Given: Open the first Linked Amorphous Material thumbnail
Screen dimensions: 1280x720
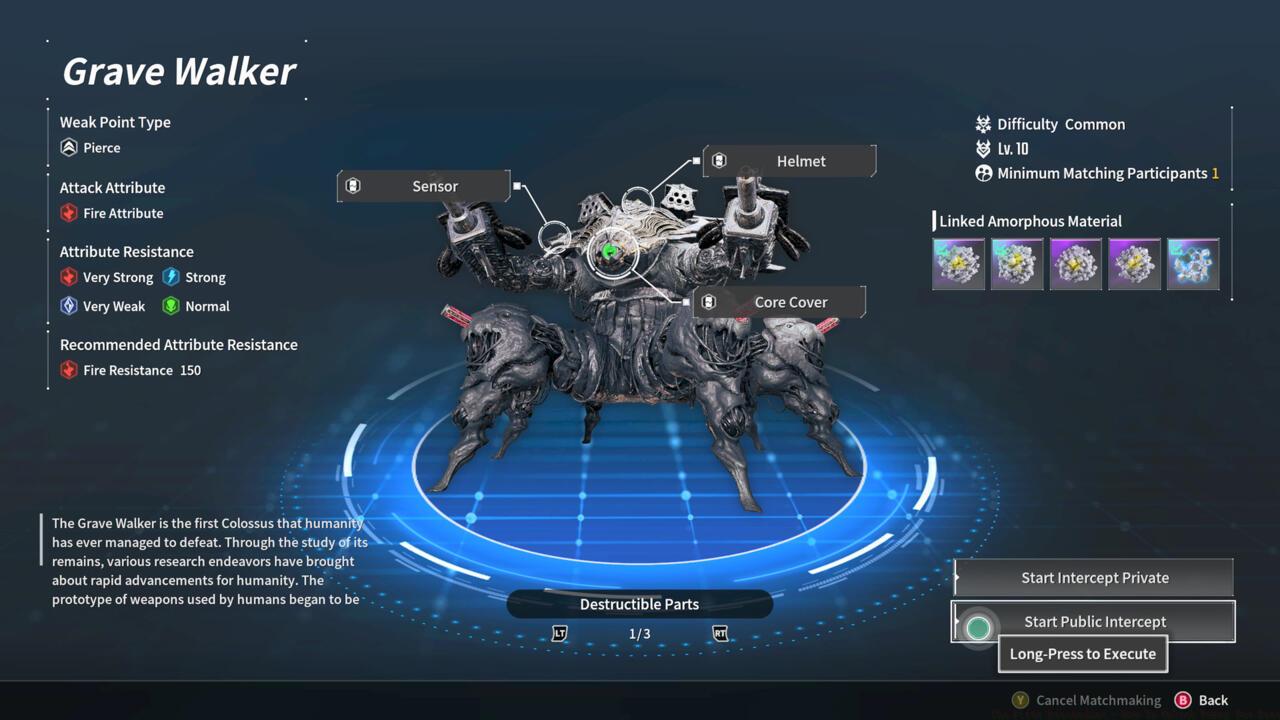Looking at the screenshot, I should [958, 263].
